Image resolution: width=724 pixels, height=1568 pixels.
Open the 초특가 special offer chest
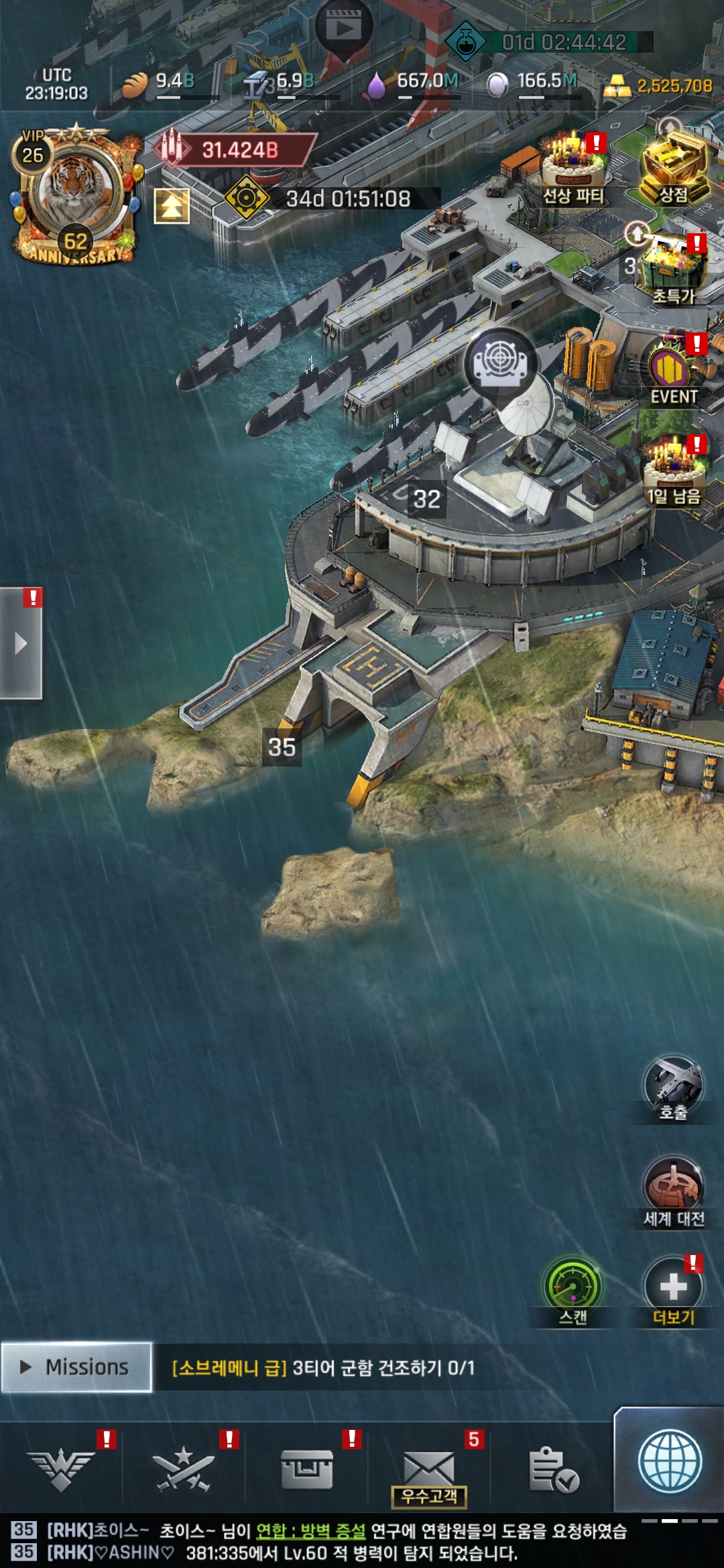pyautogui.click(x=674, y=268)
